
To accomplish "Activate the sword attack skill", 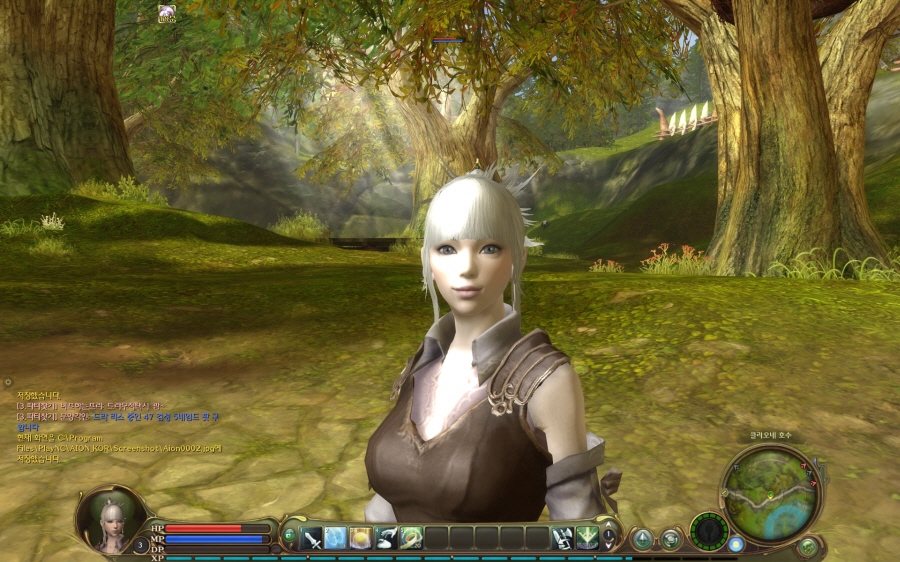I will tap(312, 537).
